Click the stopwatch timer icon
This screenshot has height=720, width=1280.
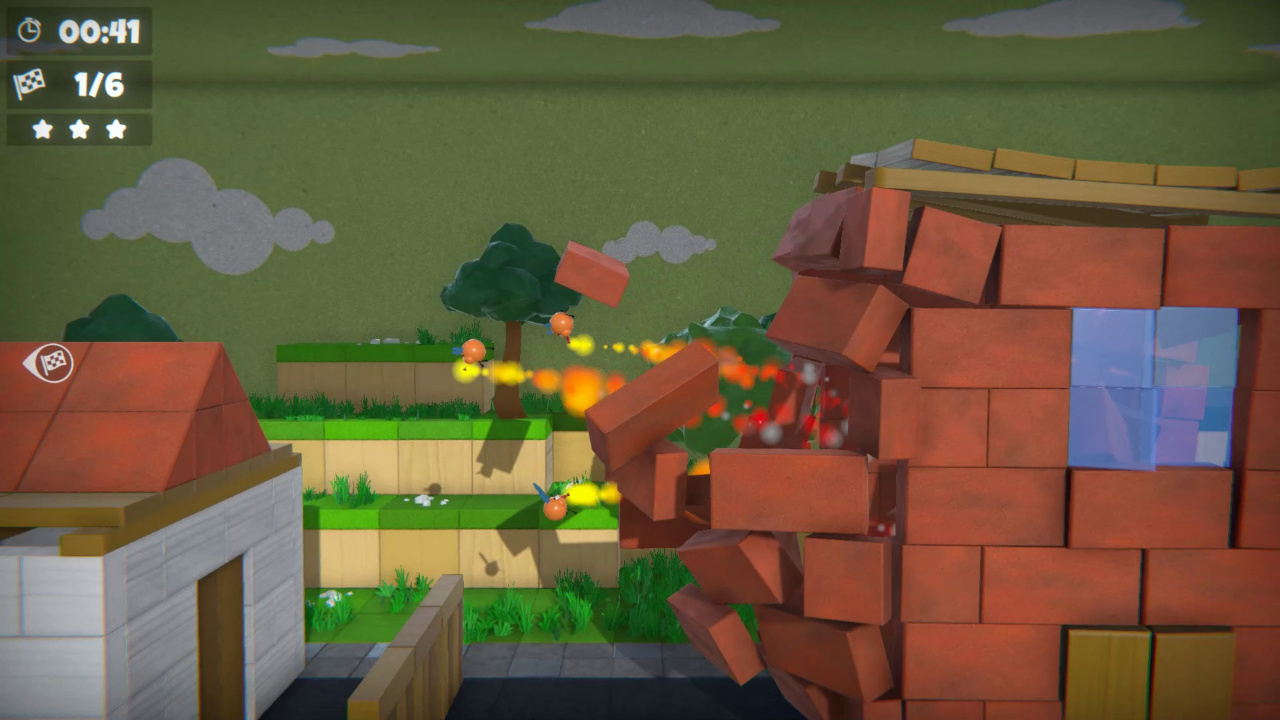click(30, 31)
